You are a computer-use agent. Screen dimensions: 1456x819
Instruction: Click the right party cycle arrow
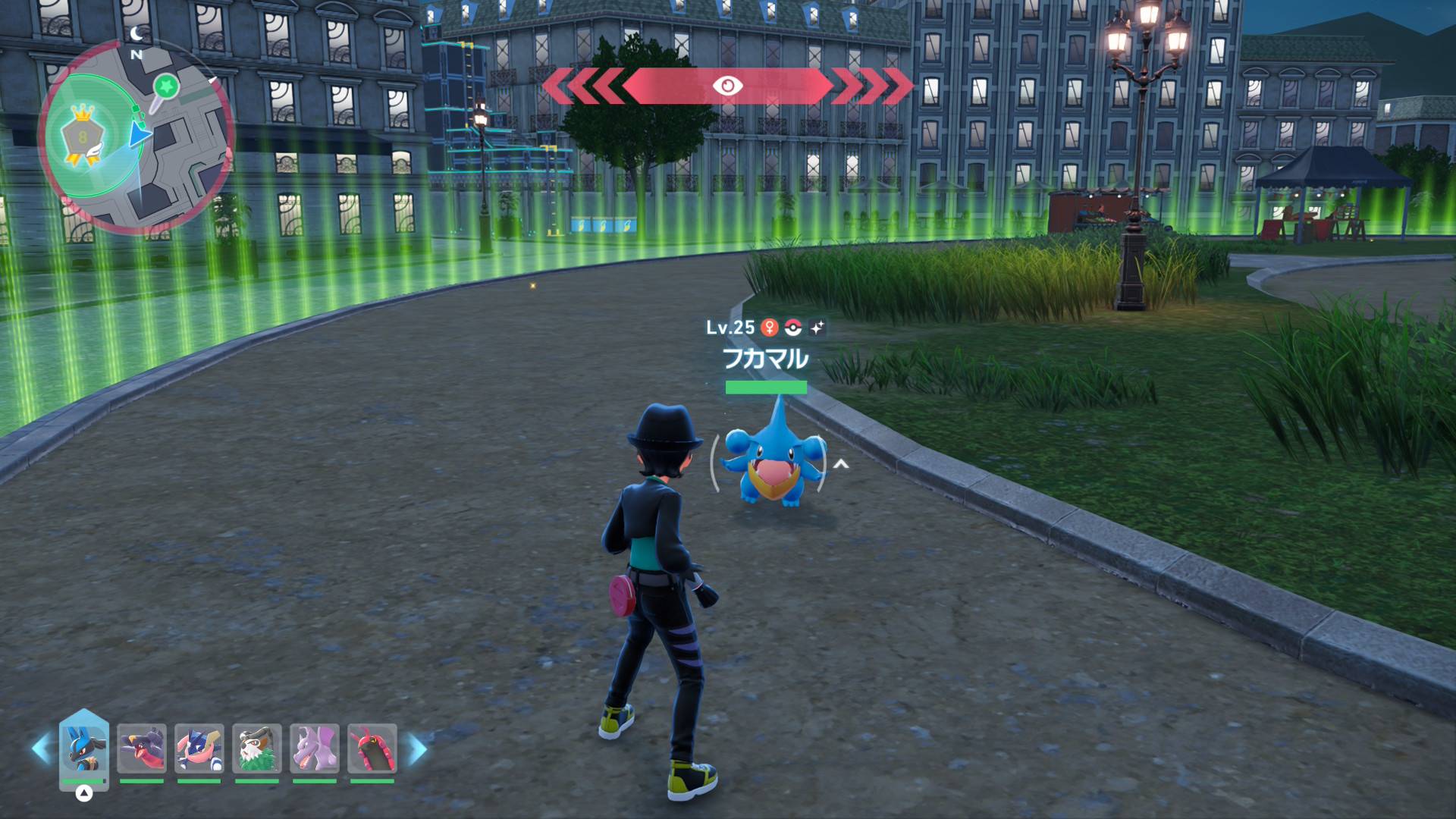point(417,748)
